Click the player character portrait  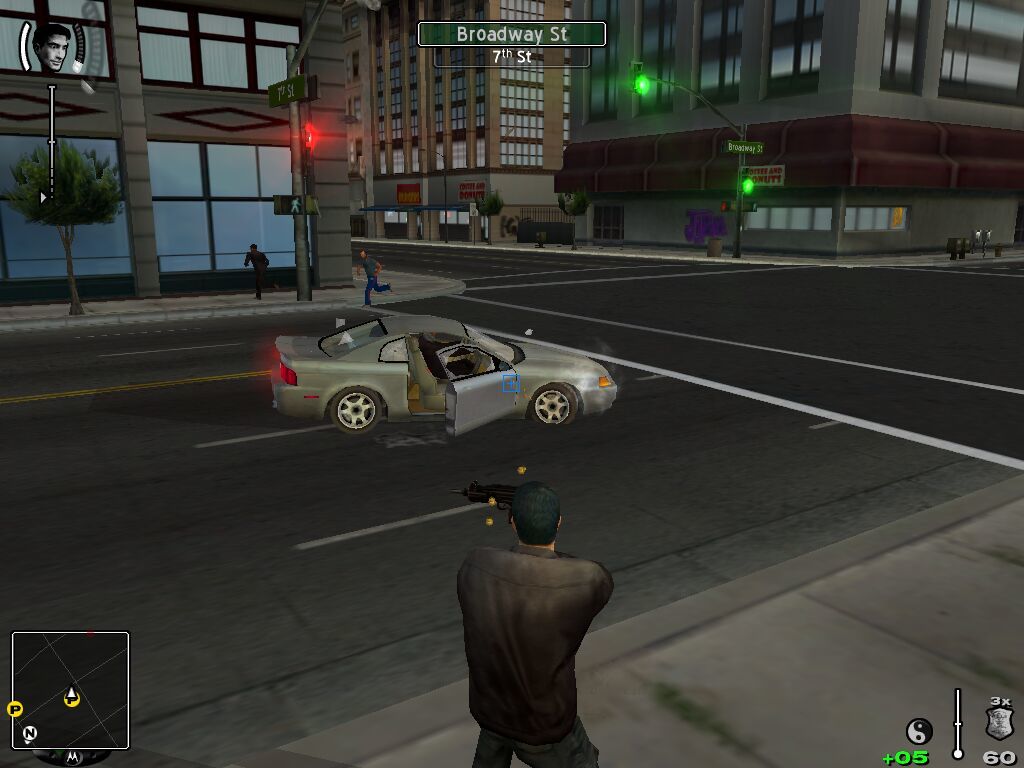pos(51,46)
